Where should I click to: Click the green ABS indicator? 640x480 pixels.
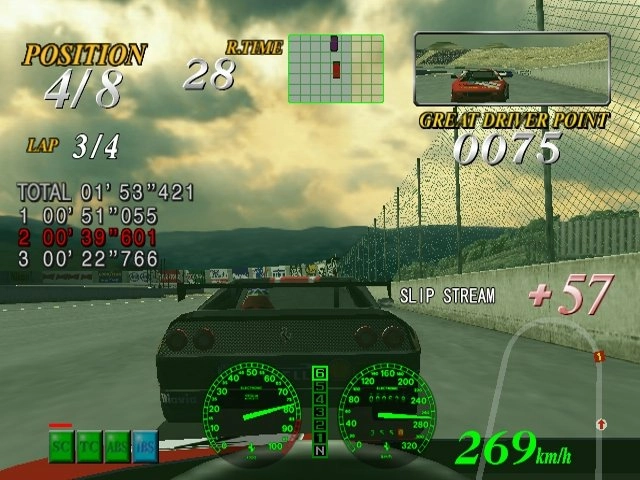tap(117, 447)
